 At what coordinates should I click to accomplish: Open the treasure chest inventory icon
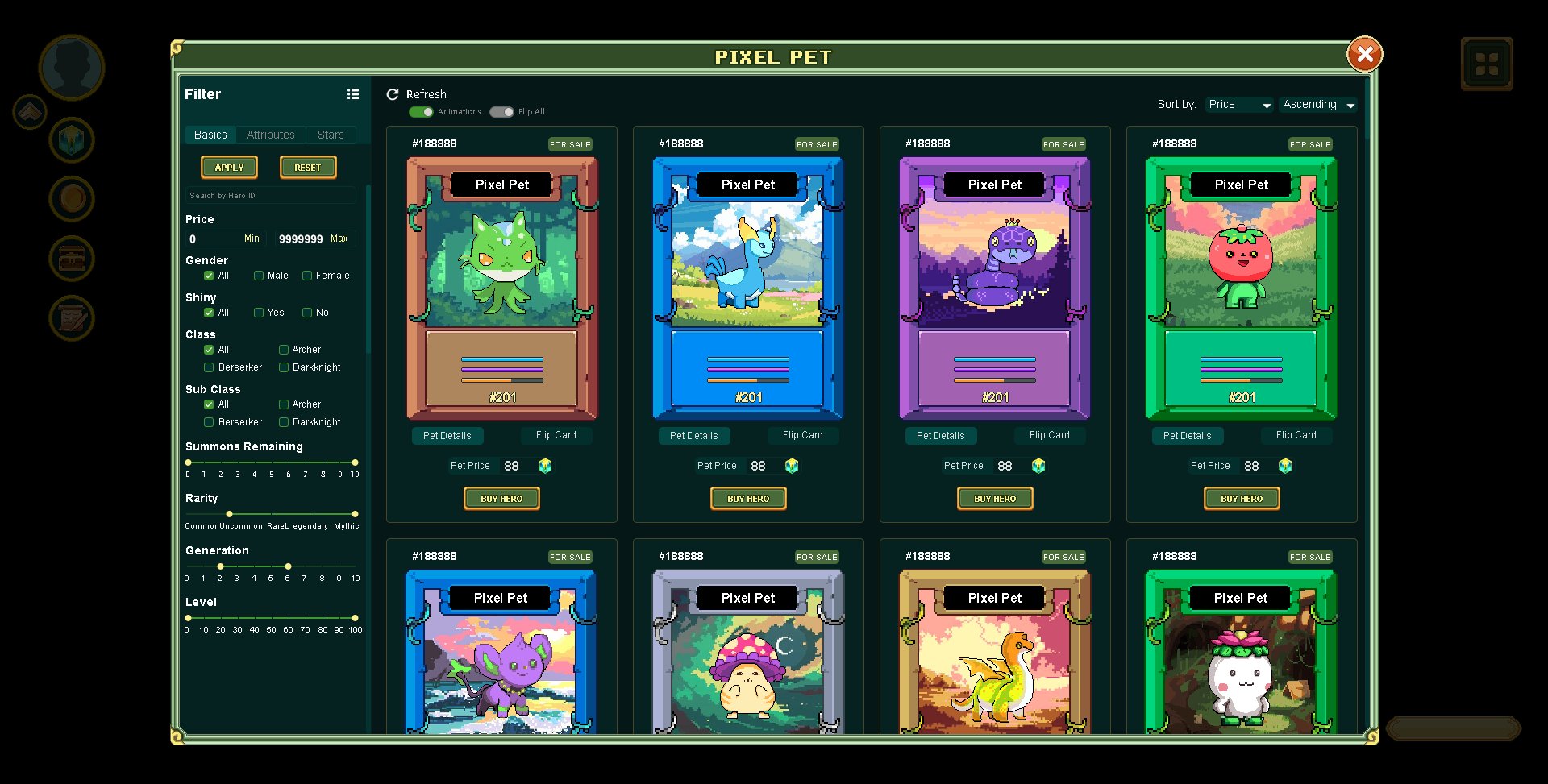click(x=71, y=259)
